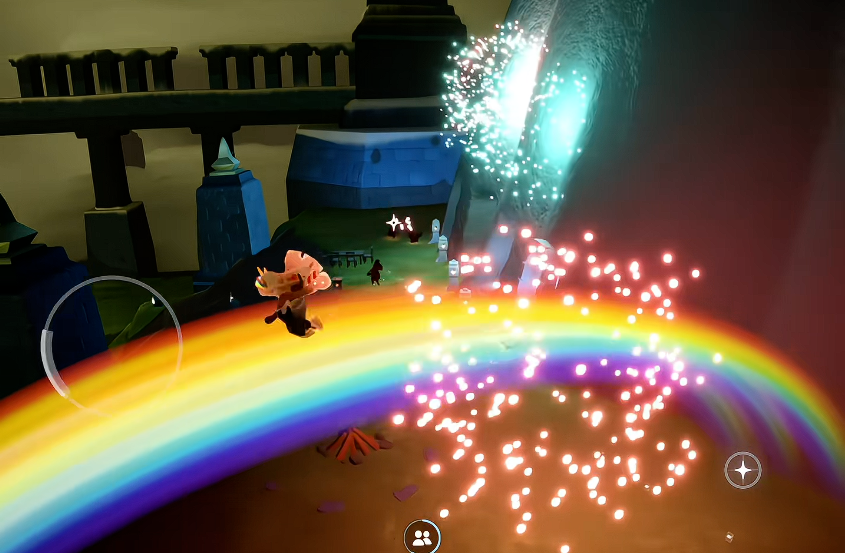Open the friends menu icon

[422, 538]
